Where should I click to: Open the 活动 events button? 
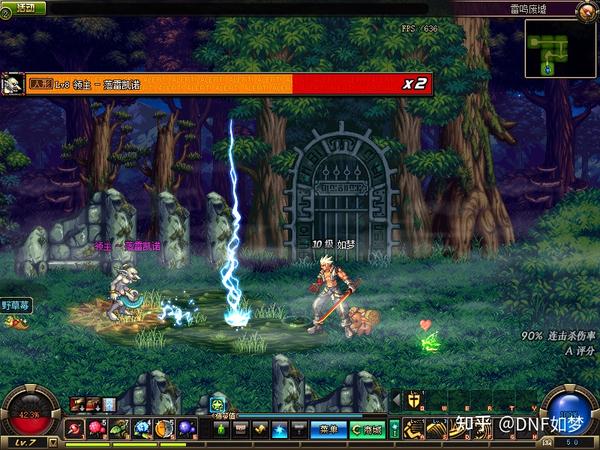point(23,8)
